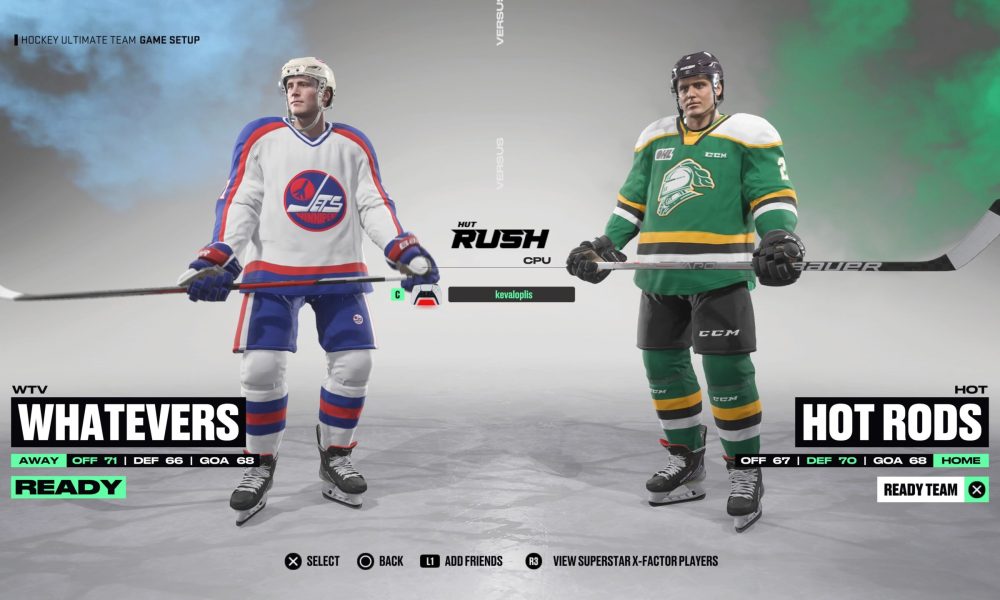Choose the Hot Rods home team banner
This screenshot has width=1000, height=600.
pos(891,422)
